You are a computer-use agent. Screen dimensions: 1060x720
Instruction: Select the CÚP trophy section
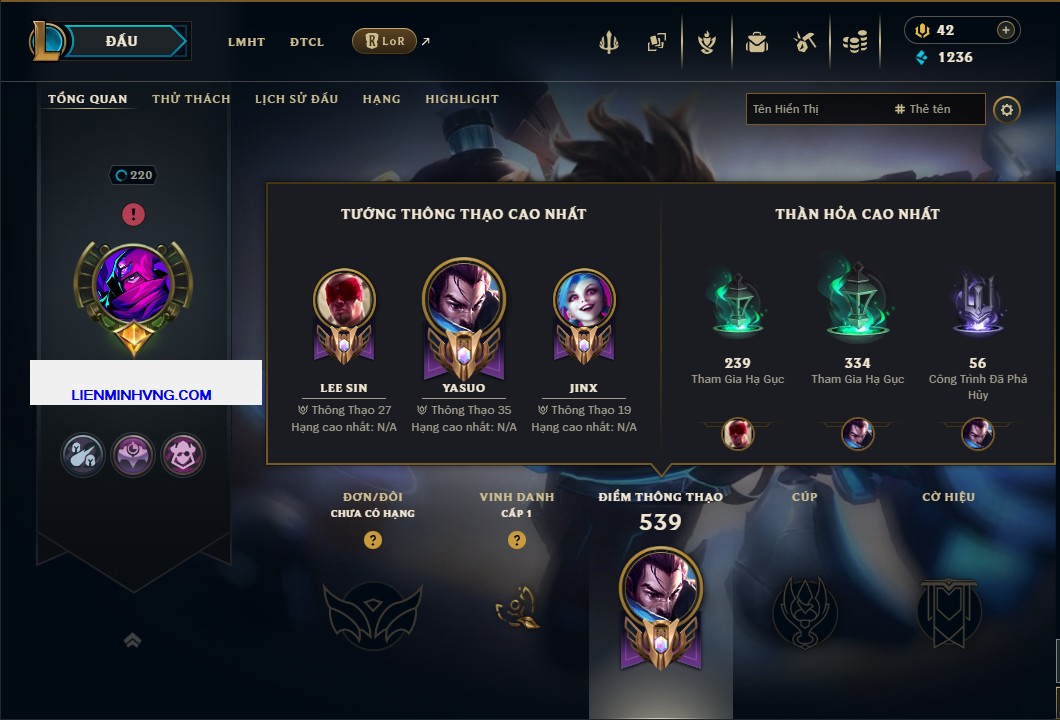pyautogui.click(x=805, y=600)
